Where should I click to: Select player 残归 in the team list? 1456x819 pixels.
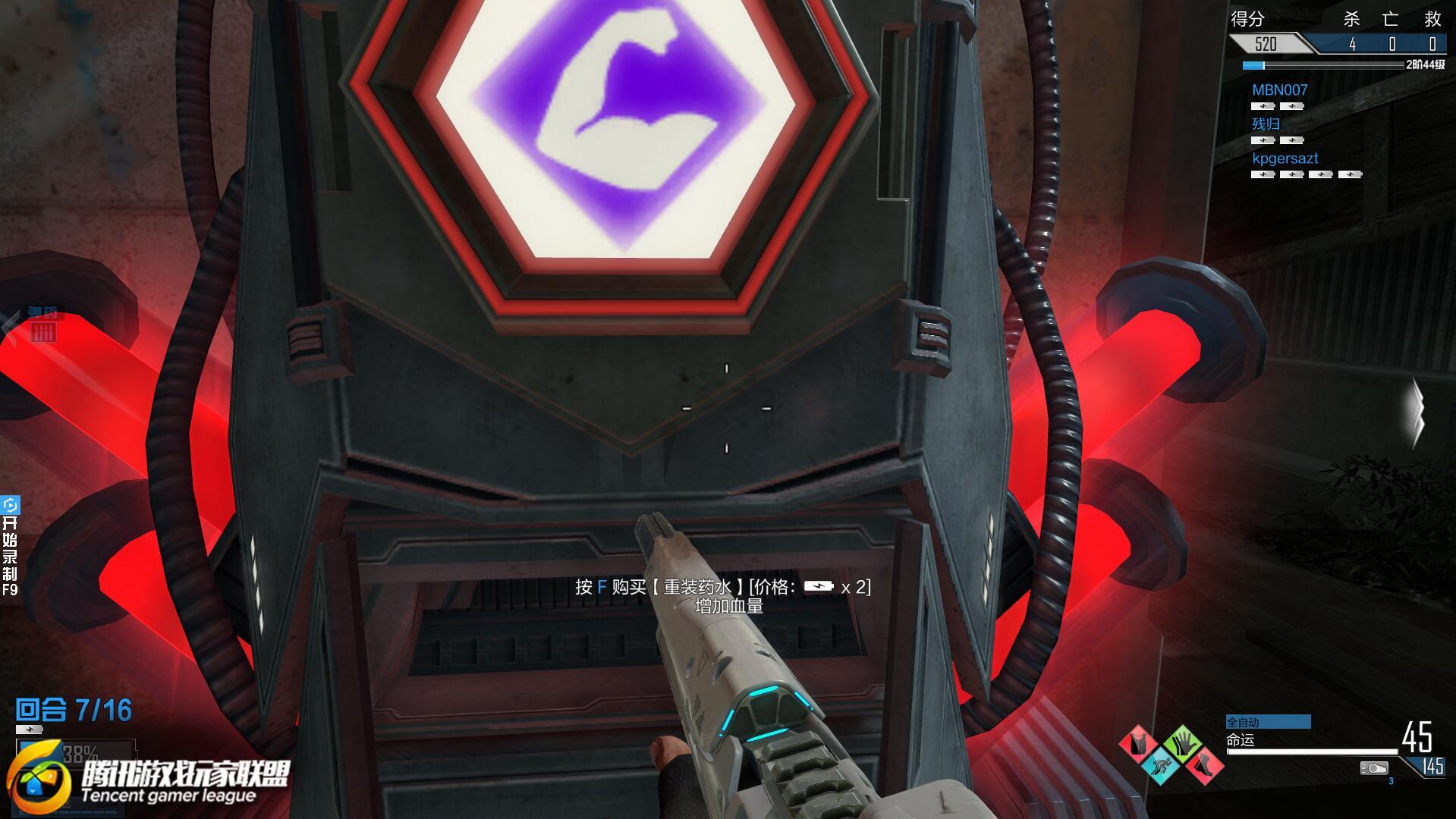(x=1266, y=124)
